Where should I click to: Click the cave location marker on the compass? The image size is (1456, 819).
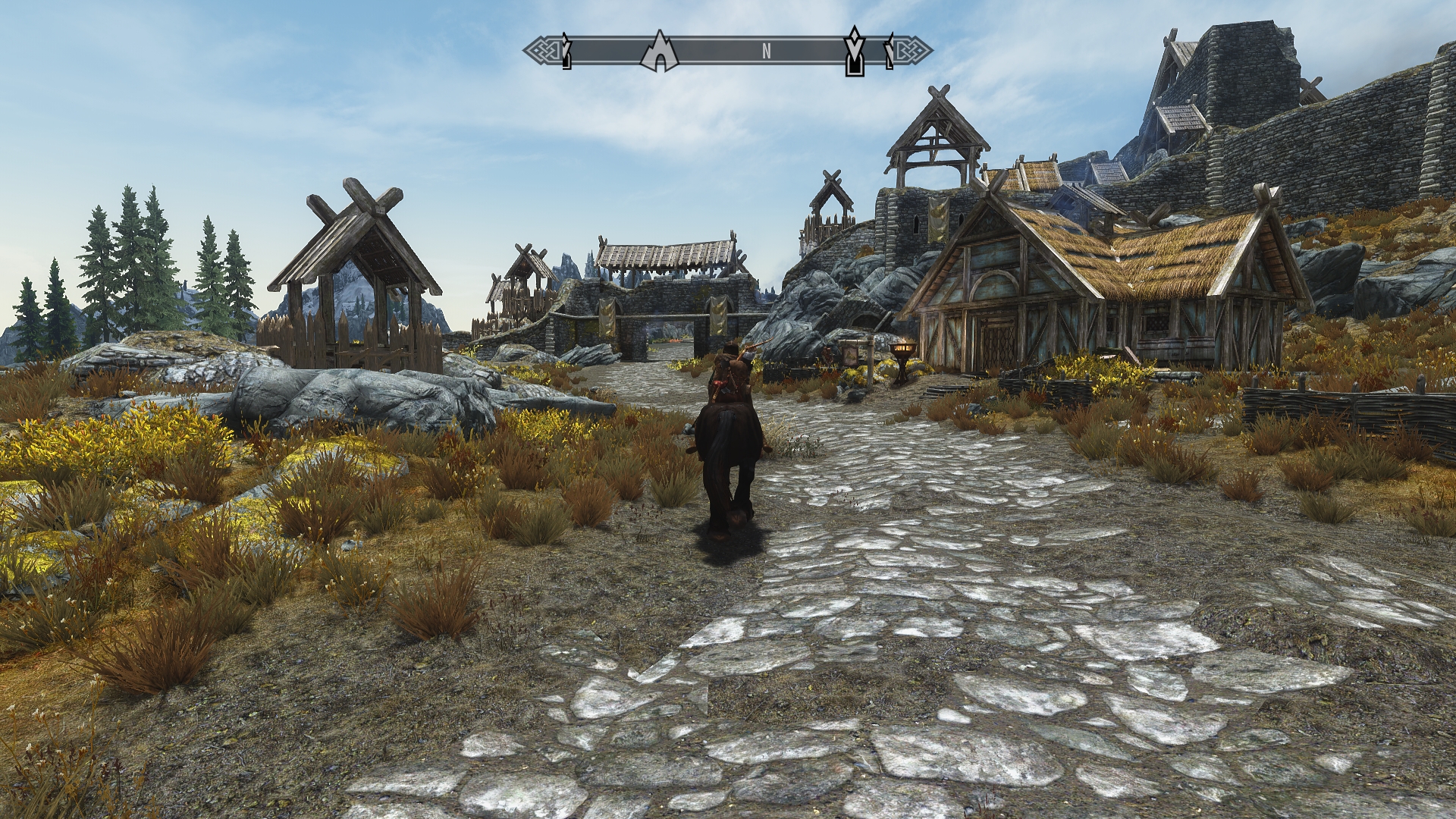click(x=659, y=52)
